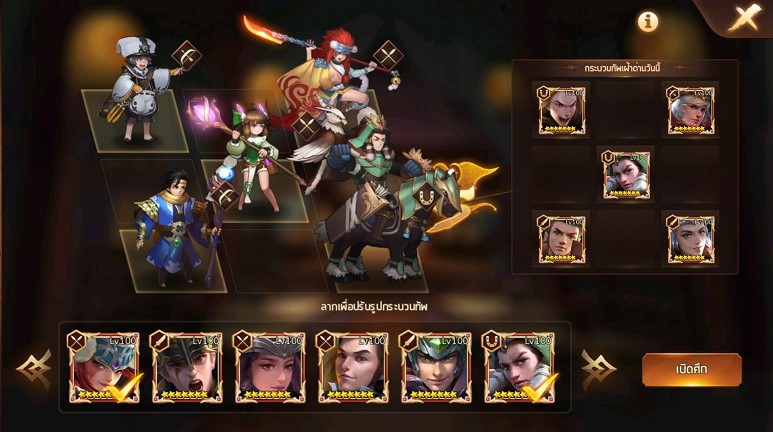The image size is (773, 432).
Task: View the dark-haired enemy at the panel's top-left
Action: click(x=561, y=109)
